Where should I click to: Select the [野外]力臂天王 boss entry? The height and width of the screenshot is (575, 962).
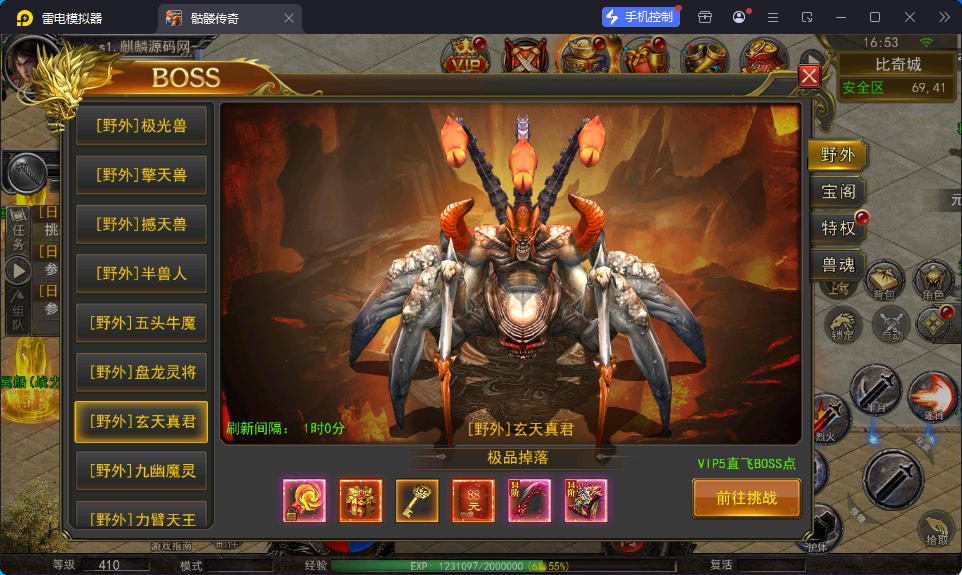141,517
